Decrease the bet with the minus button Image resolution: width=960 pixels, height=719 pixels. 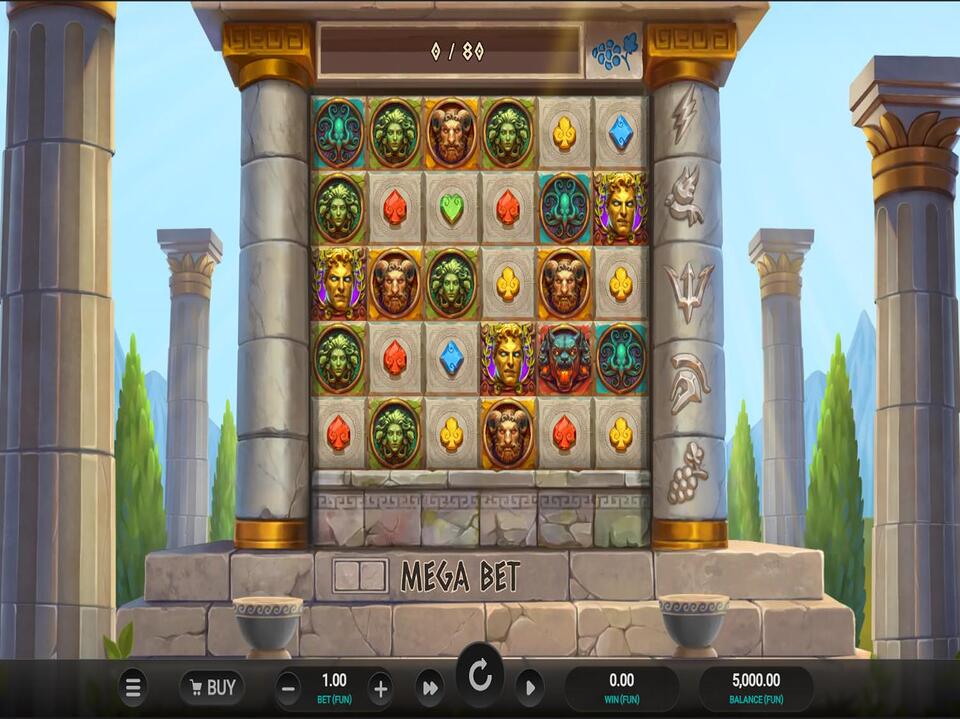click(x=288, y=688)
